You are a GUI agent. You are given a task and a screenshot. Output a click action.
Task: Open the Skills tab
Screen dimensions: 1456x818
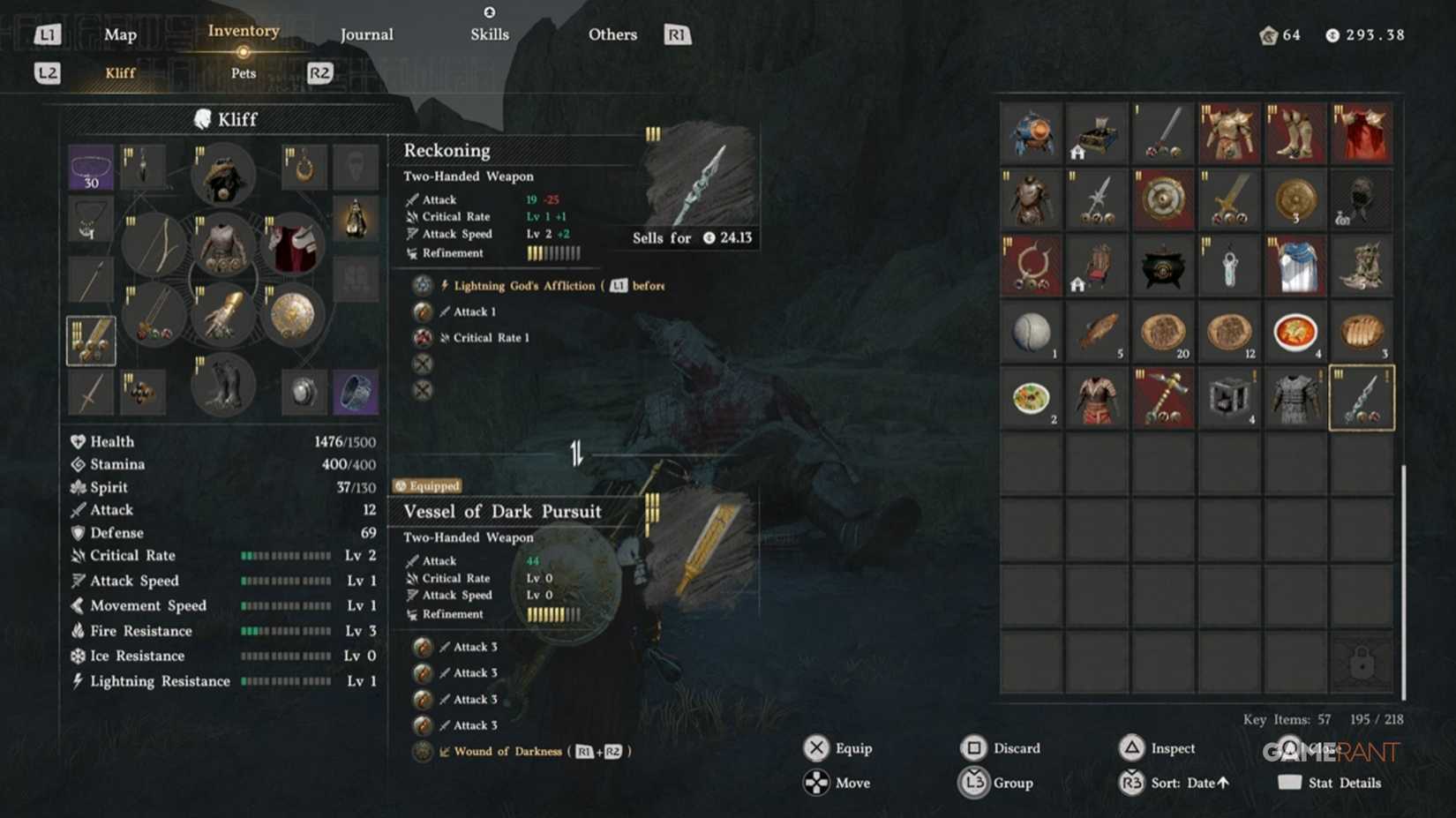490,34
